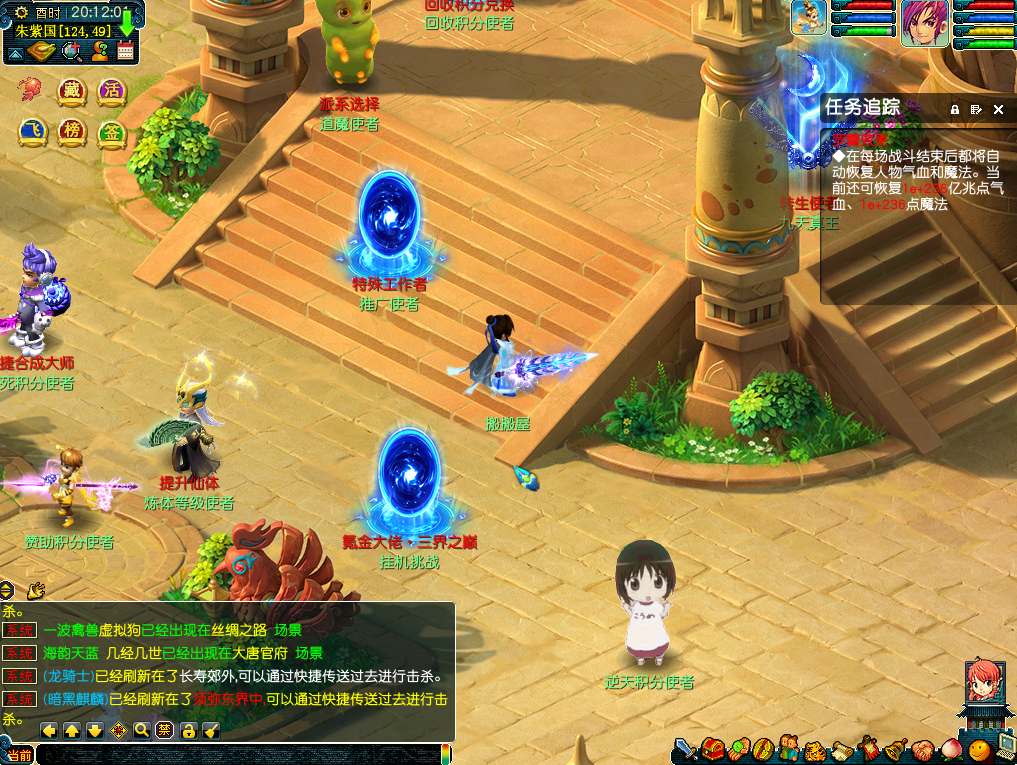Open the round 藏 badge button
1017x765 pixels.
[70, 90]
